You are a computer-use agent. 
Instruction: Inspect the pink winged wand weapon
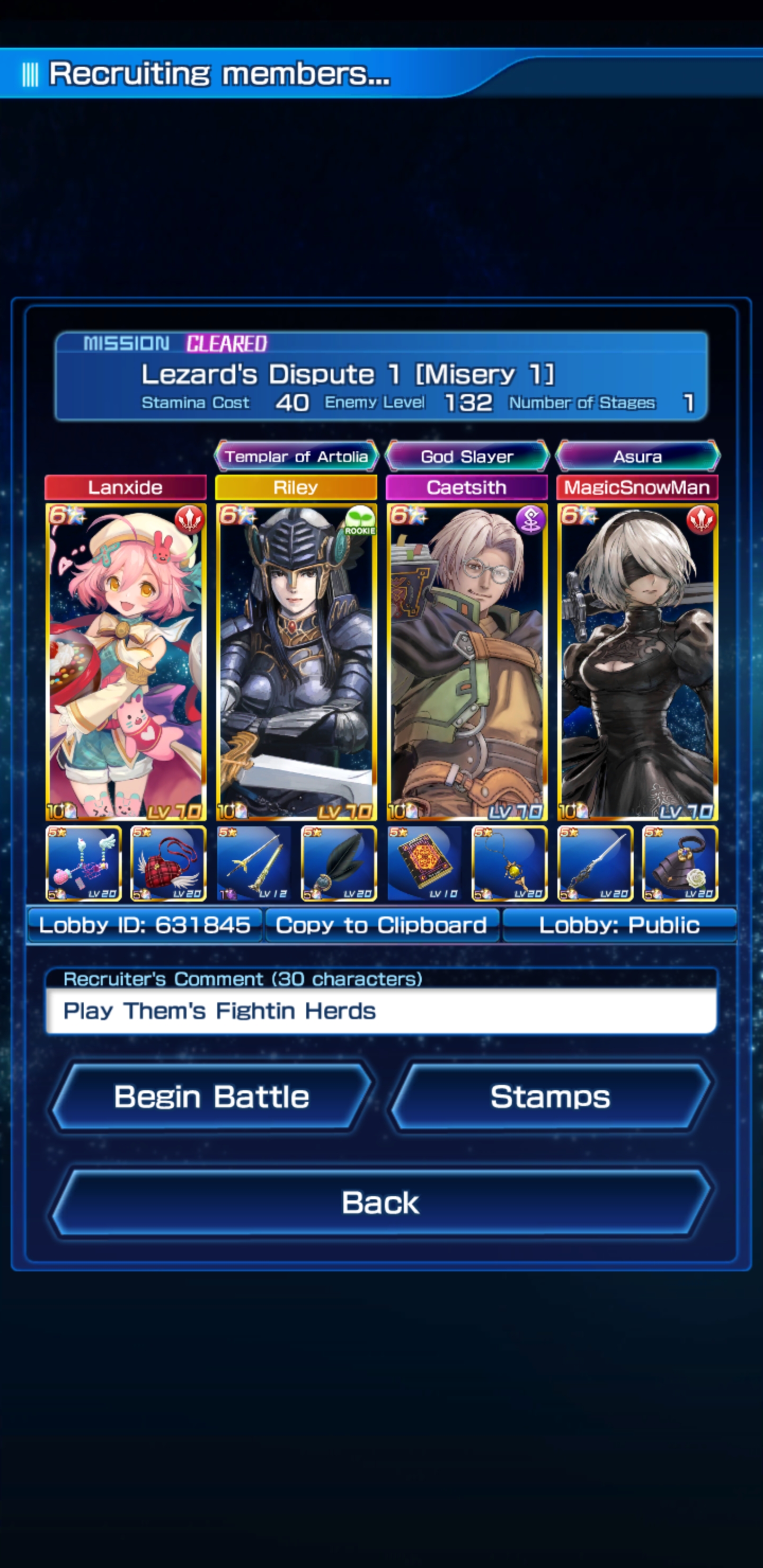(83, 864)
